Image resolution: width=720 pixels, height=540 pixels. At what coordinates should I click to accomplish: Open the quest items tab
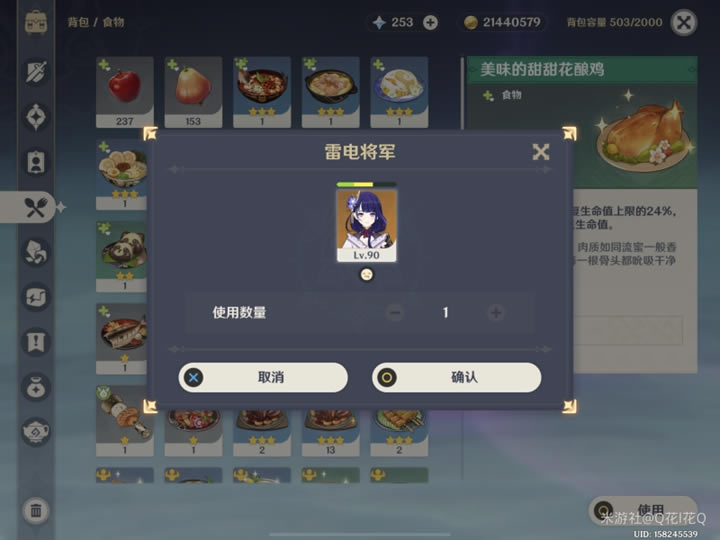click(37, 342)
